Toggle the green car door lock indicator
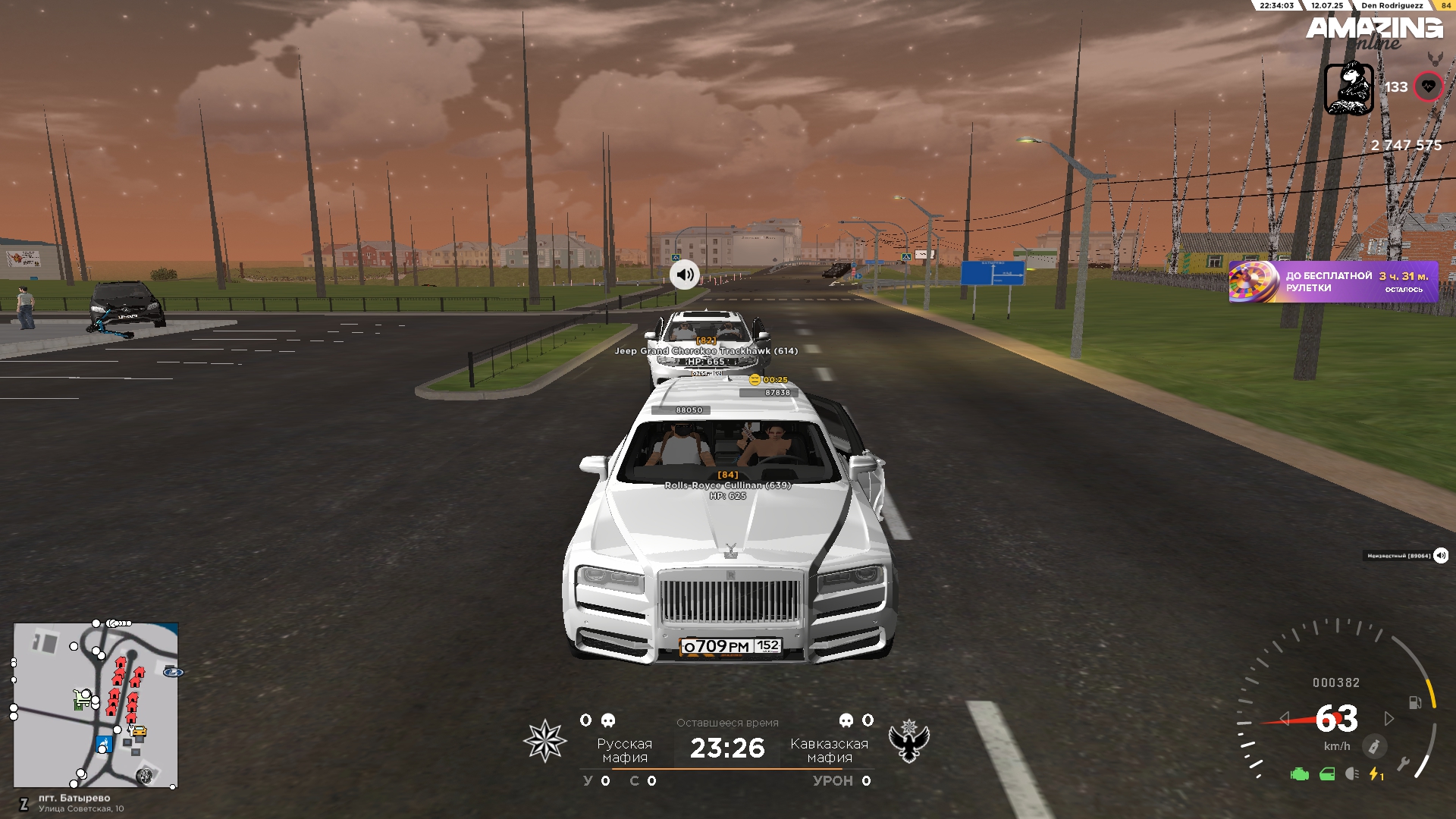The height and width of the screenshot is (819, 1456). (x=1327, y=774)
